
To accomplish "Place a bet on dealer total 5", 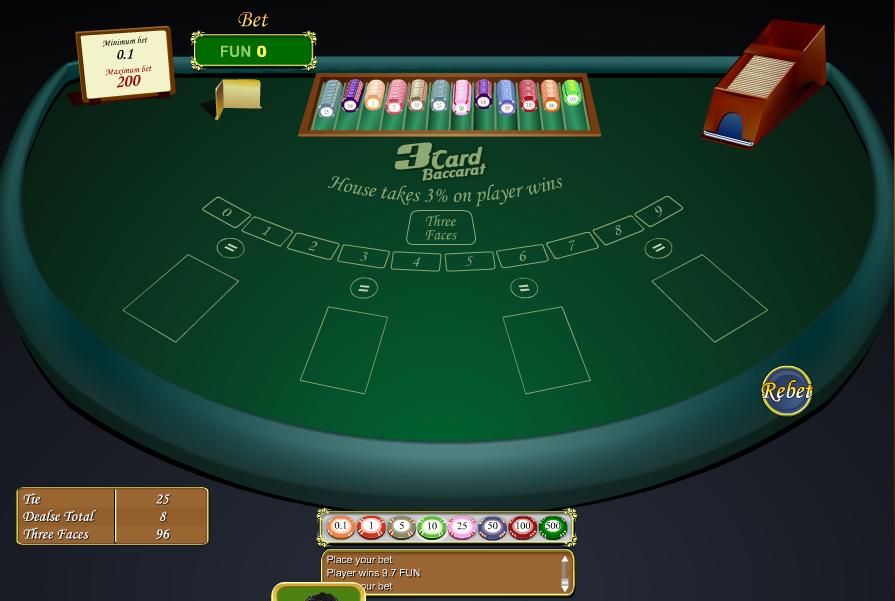I will [468, 262].
